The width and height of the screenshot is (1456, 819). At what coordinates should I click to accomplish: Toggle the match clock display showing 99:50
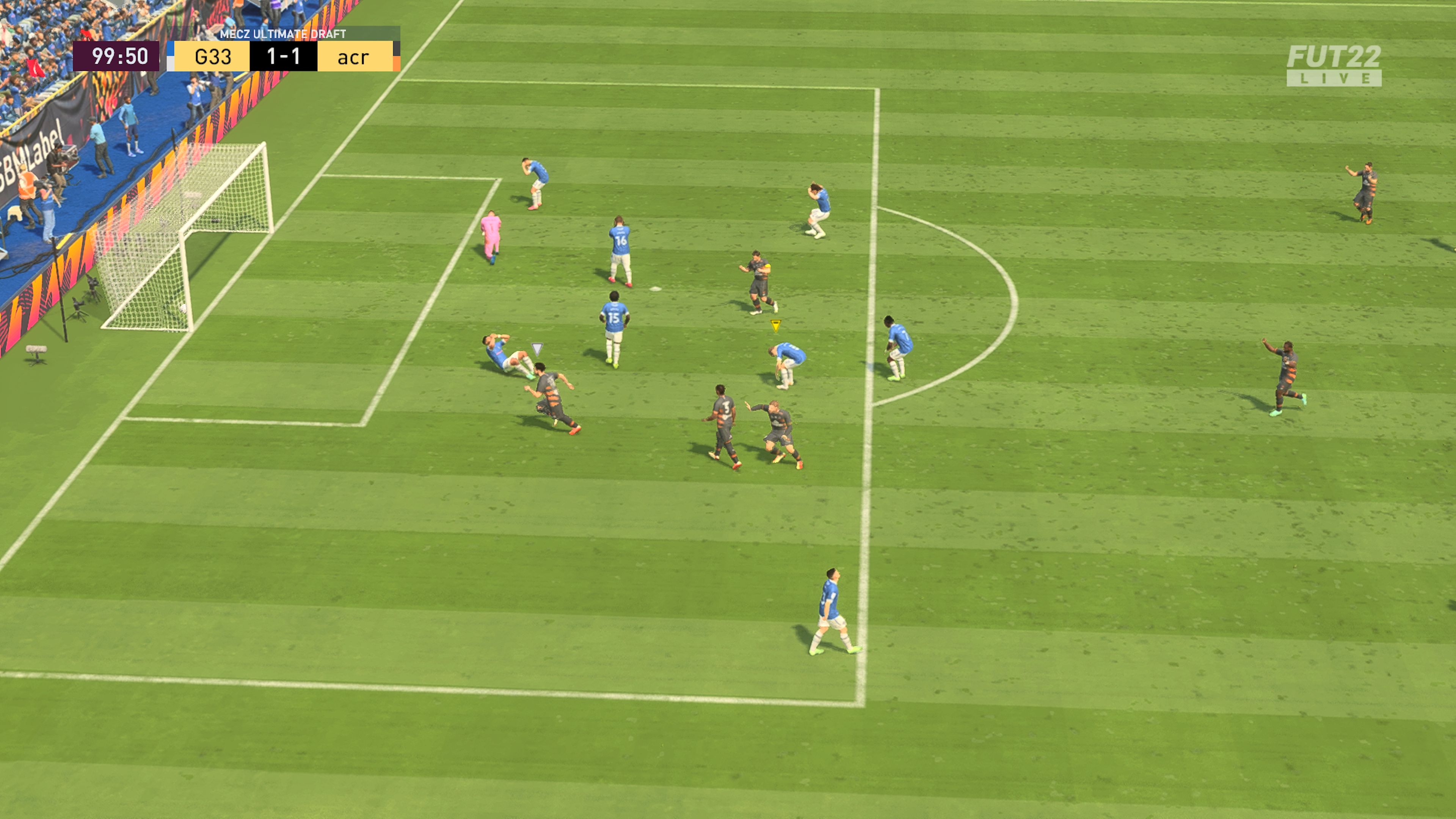click(117, 56)
